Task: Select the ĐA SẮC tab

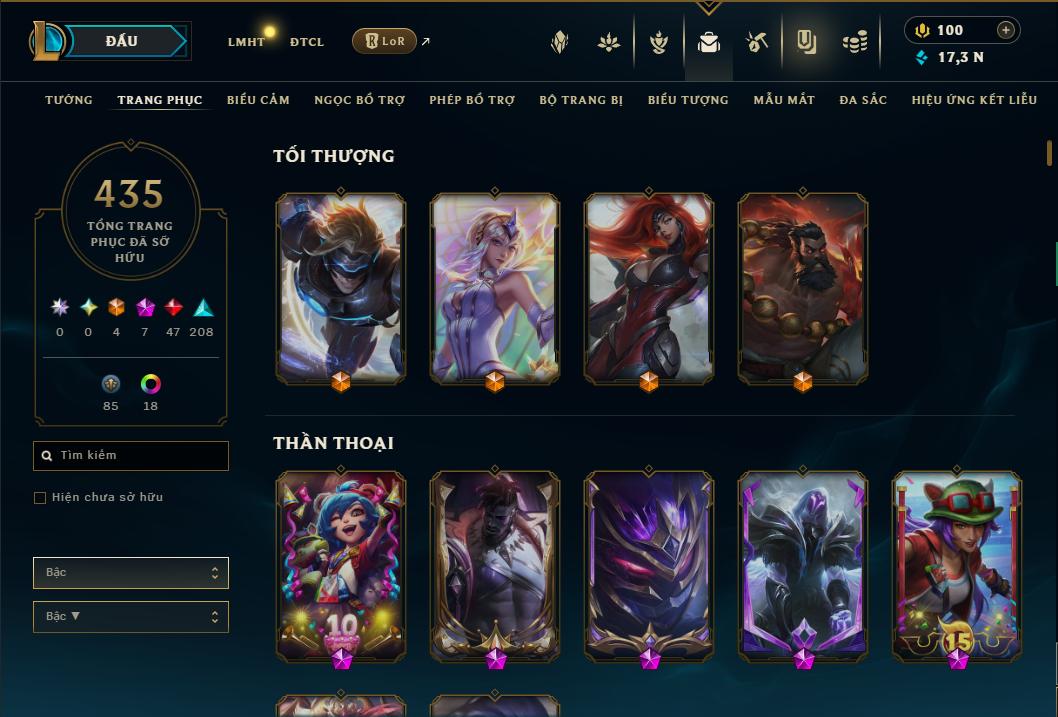Action: click(863, 100)
